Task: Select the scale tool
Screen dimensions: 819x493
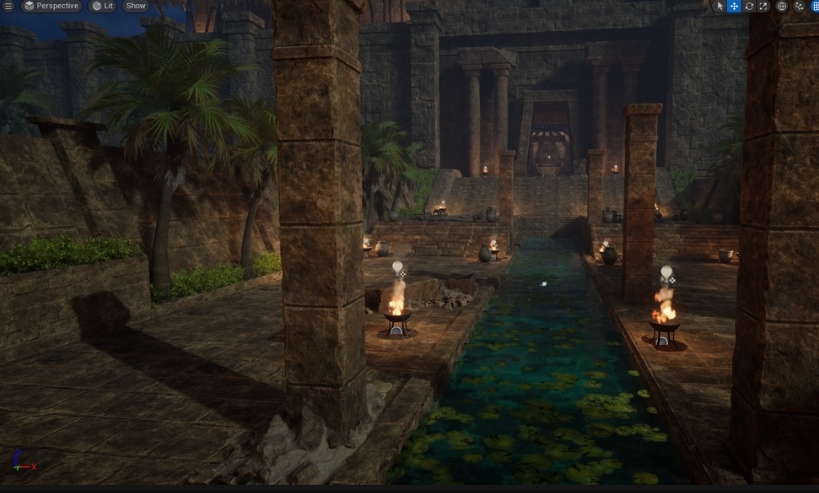Action: click(763, 6)
